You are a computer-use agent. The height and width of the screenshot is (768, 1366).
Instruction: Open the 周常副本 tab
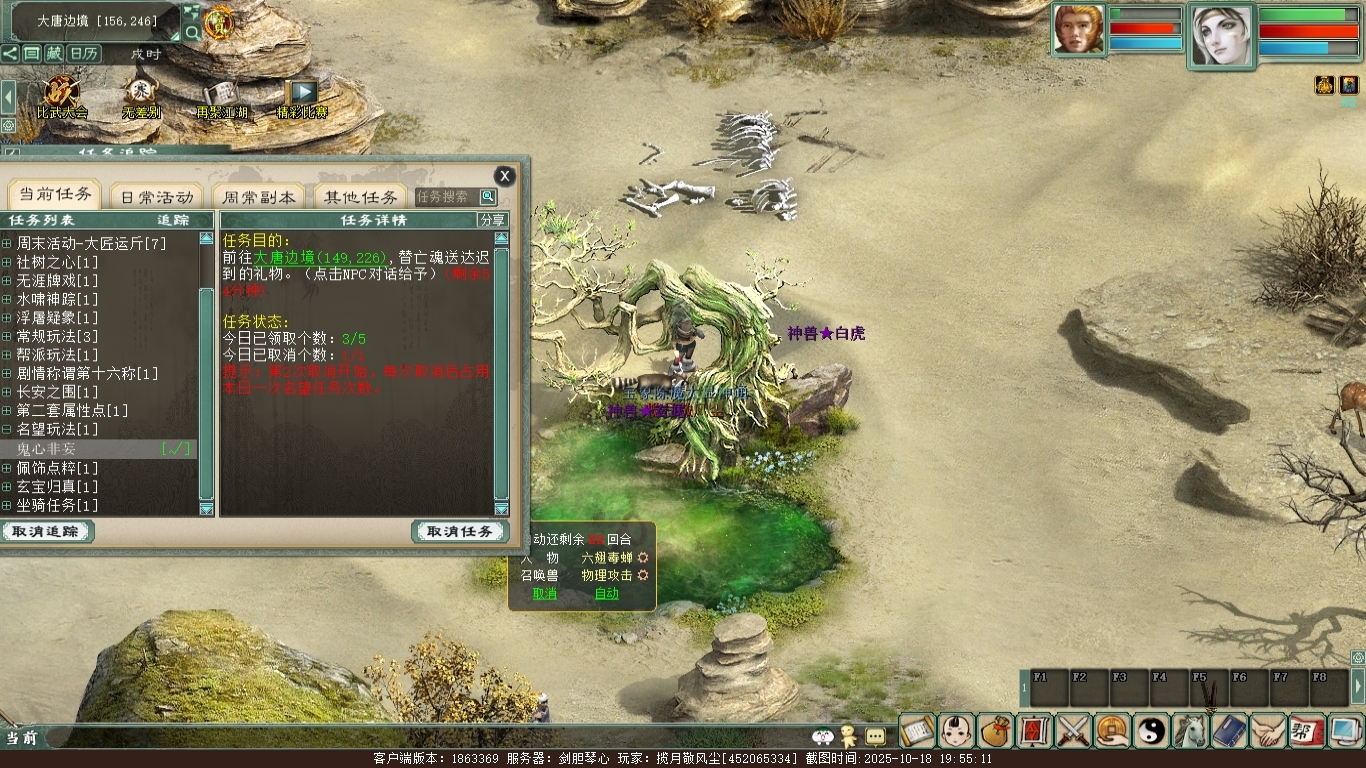click(x=259, y=197)
